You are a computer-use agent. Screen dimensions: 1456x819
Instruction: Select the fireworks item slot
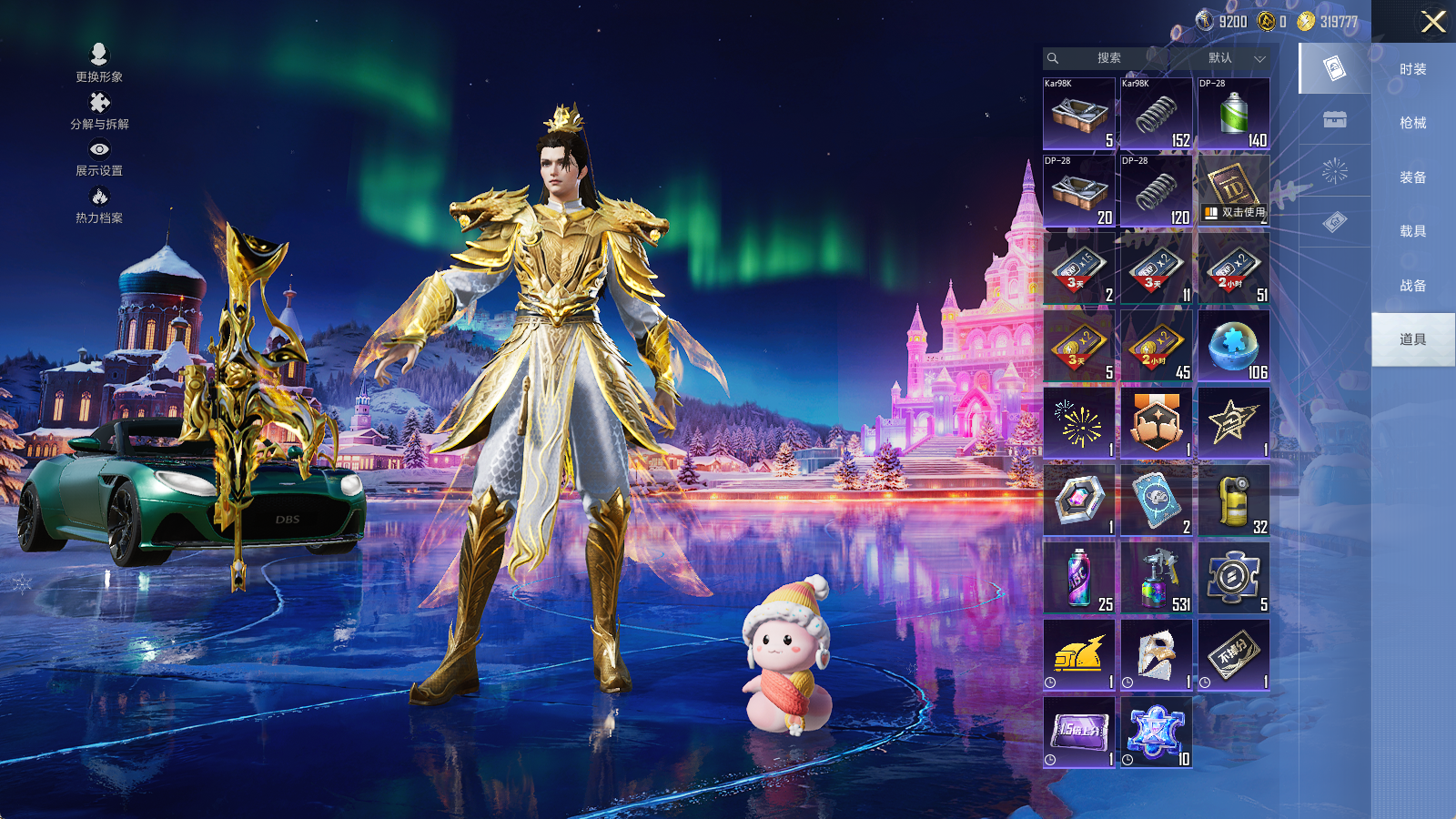point(1079,423)
